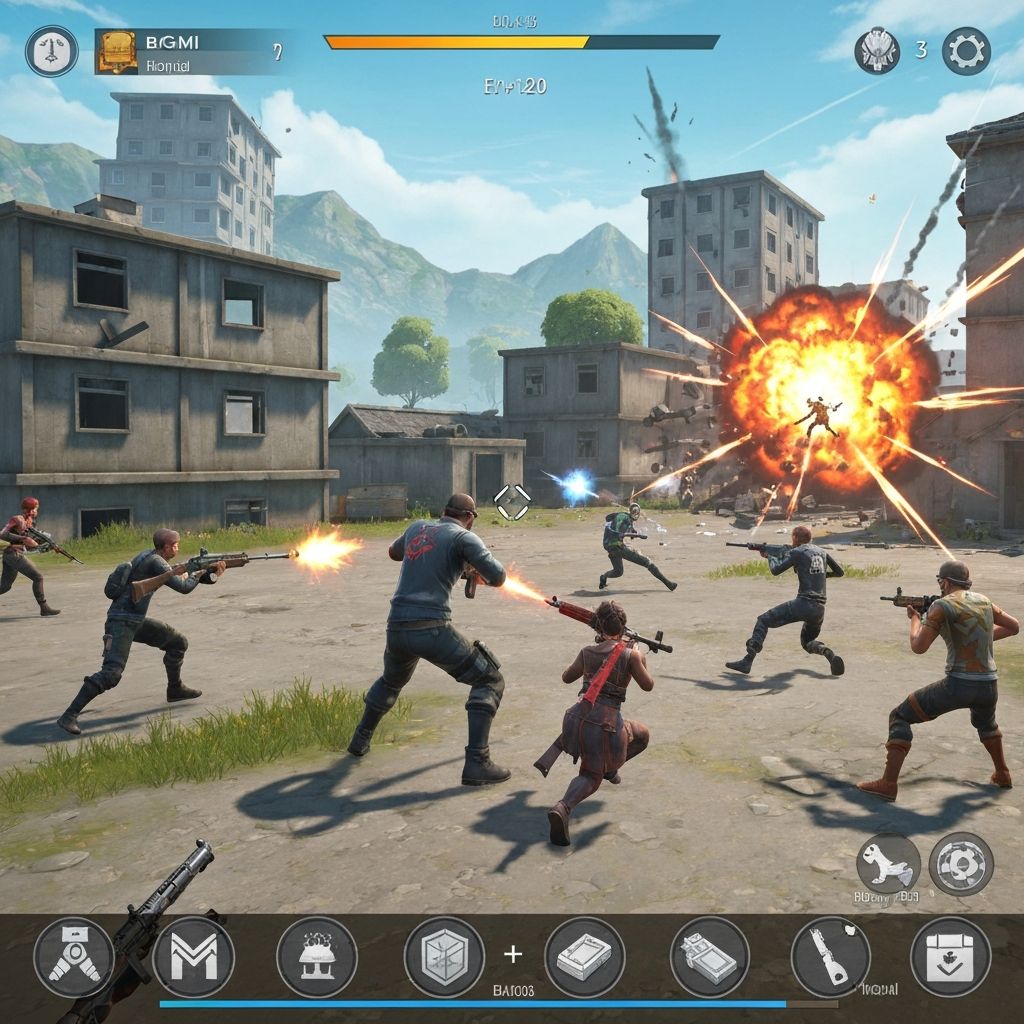Open the backpack download icon
1024x1024 pixels.
click(x=950, y=957)
